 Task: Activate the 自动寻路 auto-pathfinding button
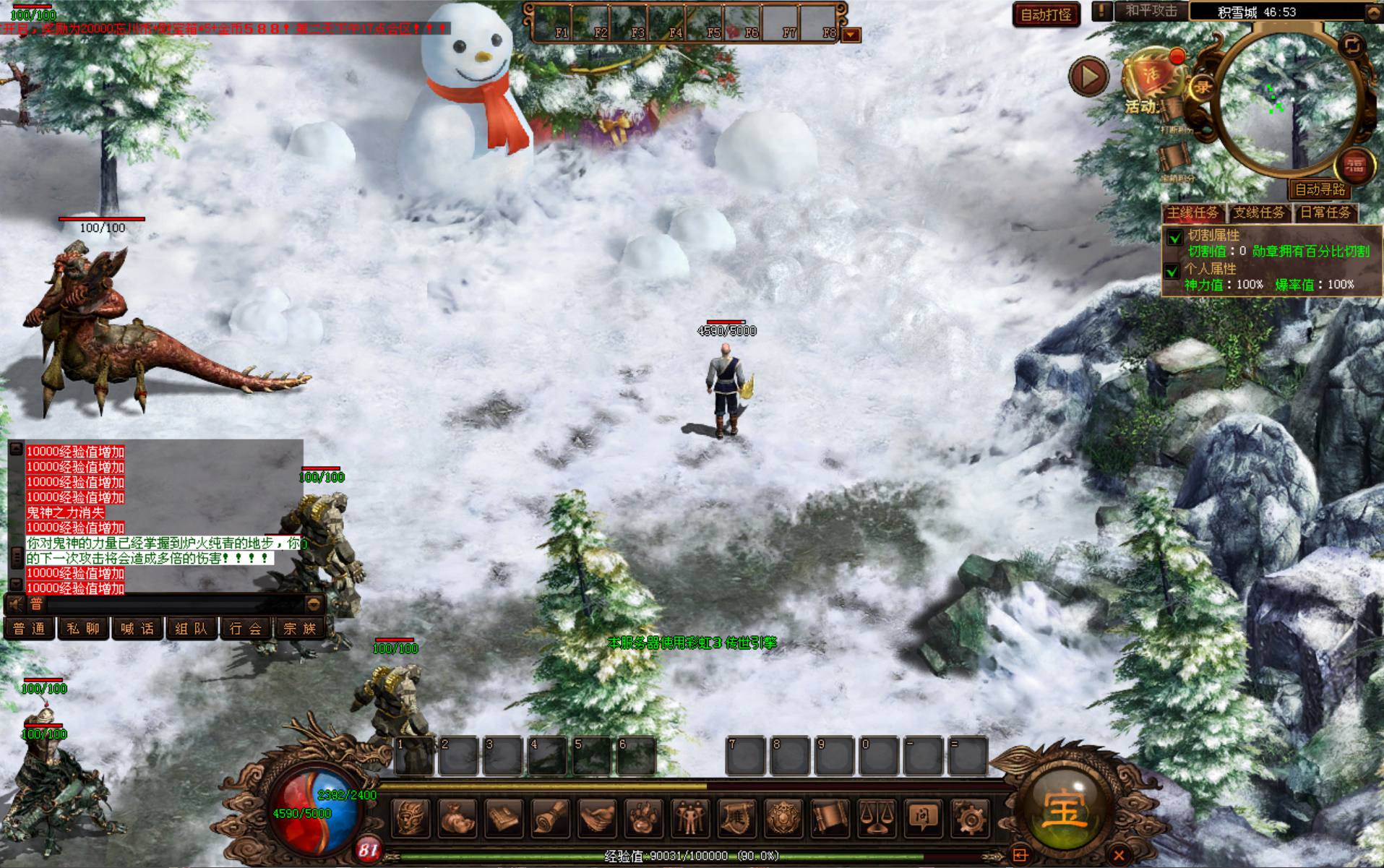pos(1320,189)
